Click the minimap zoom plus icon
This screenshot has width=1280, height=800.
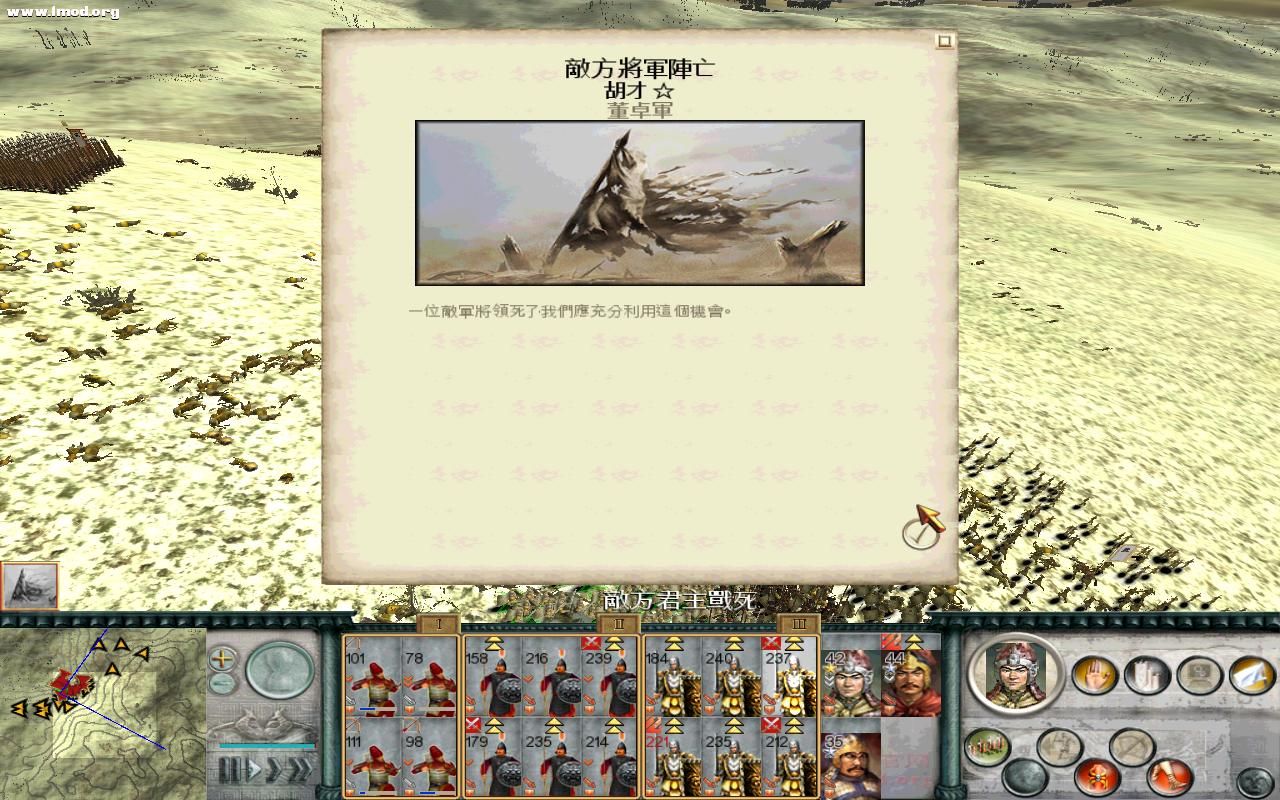[x=221, y=660]
